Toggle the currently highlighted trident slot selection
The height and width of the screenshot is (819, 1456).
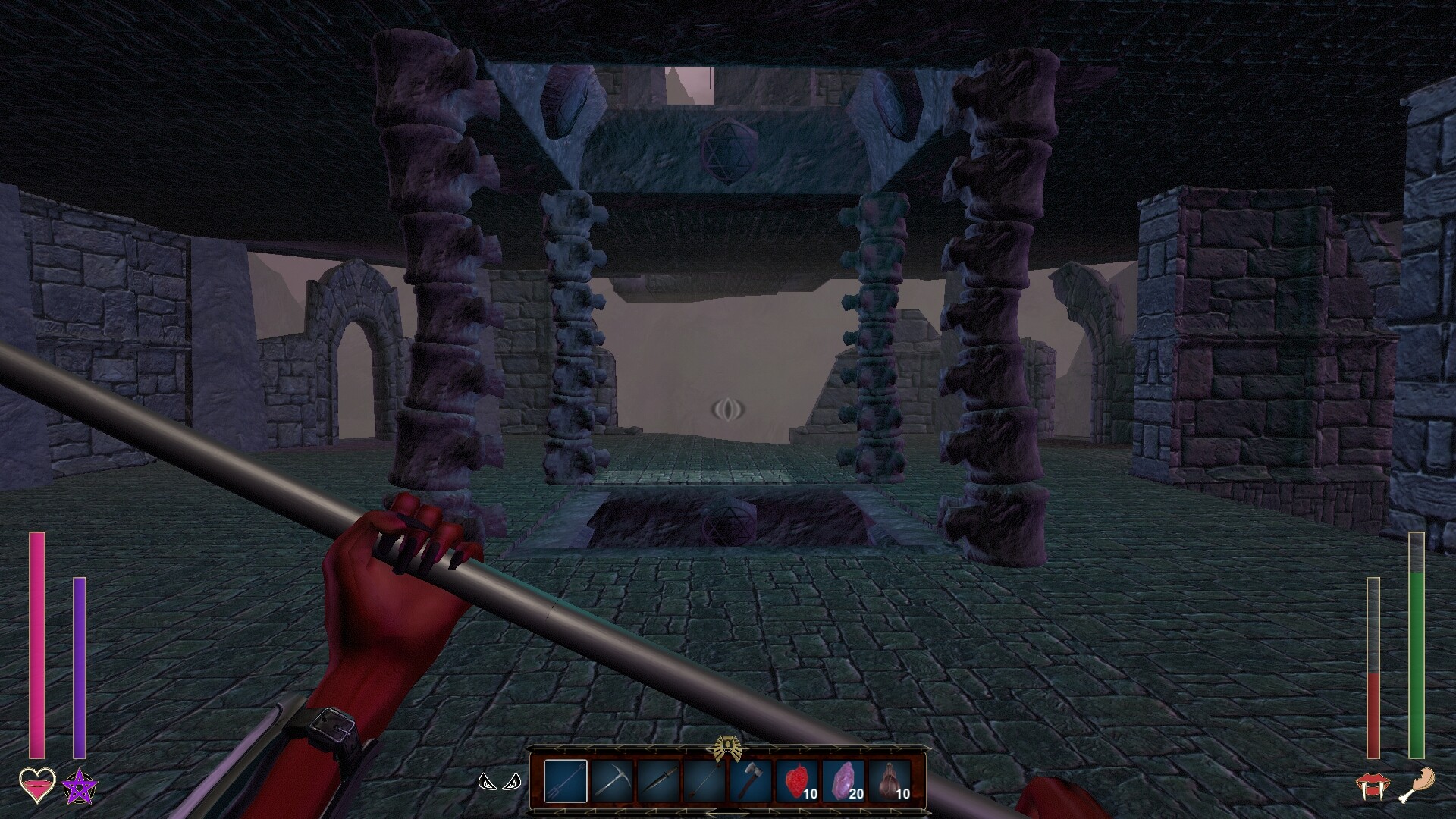coord(566,782)
